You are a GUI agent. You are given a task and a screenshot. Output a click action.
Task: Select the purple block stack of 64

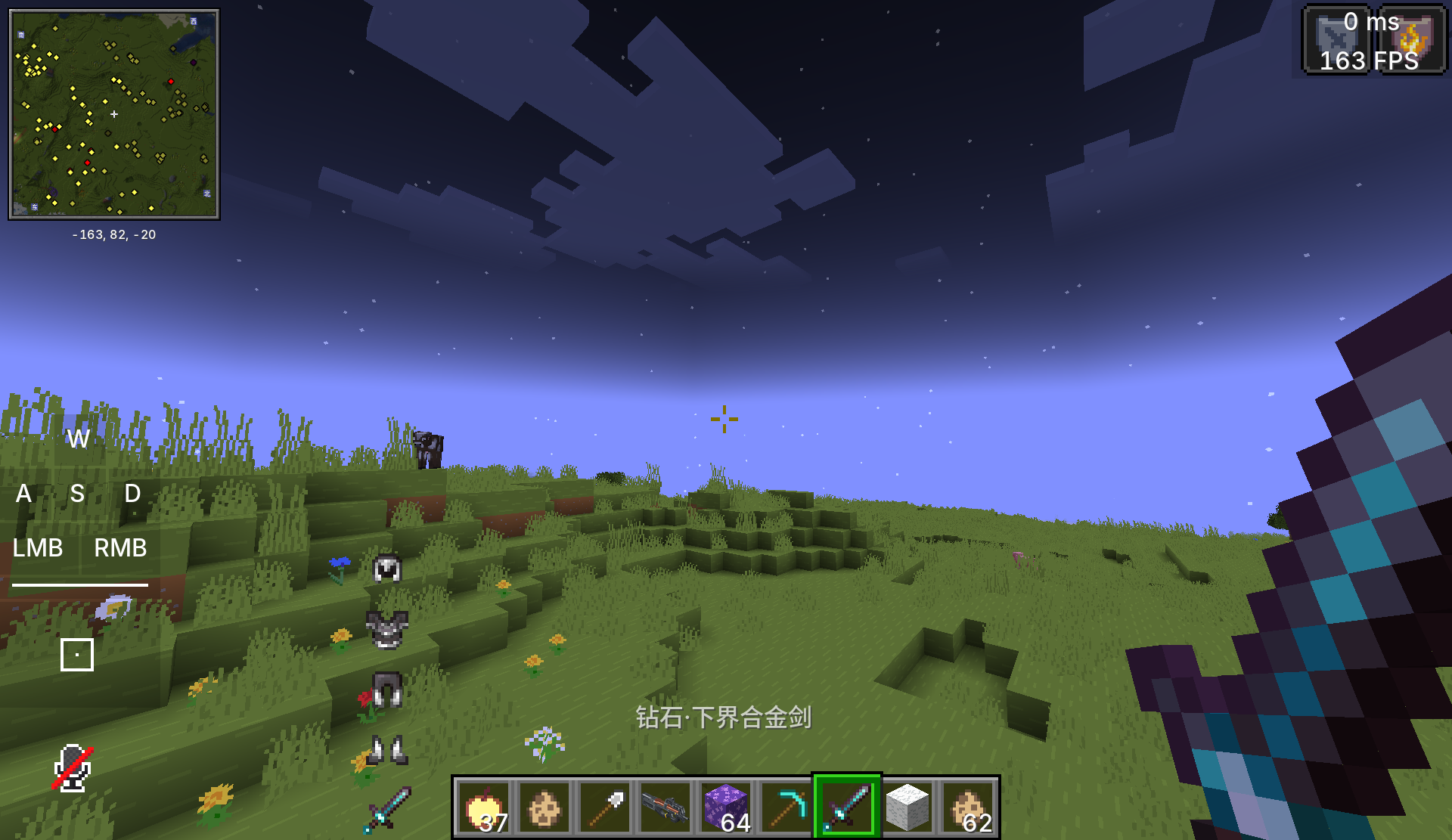726,807
